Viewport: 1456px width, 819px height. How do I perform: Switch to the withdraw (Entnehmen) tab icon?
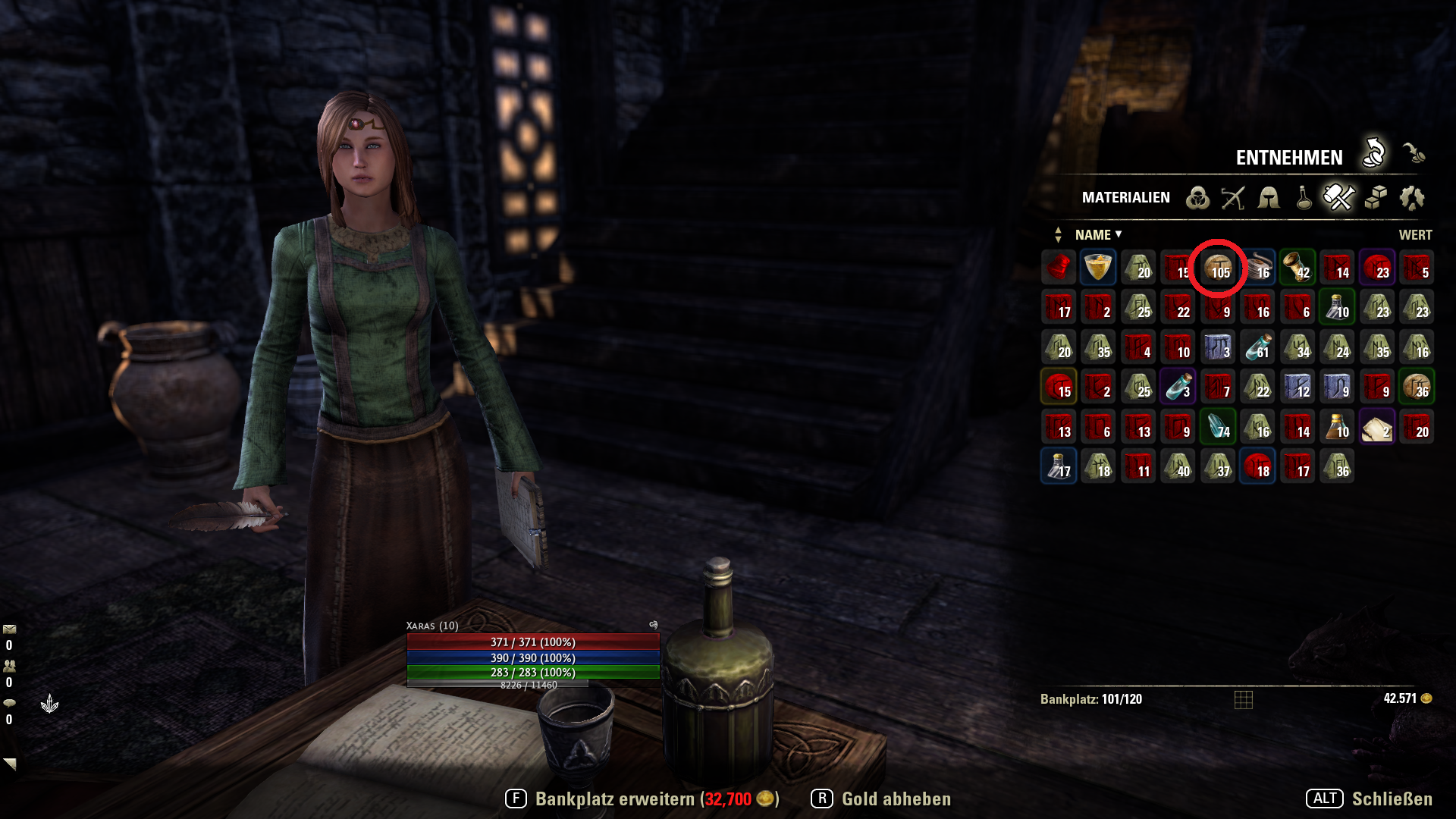pyautogui.click(x=1374, y=153)
